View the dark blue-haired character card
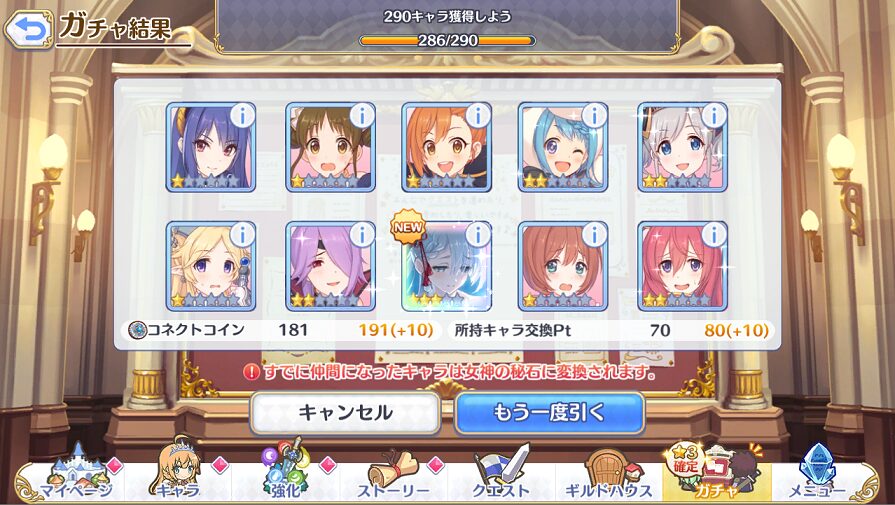Viewport: 895px width, 505px height. (210, 148)
